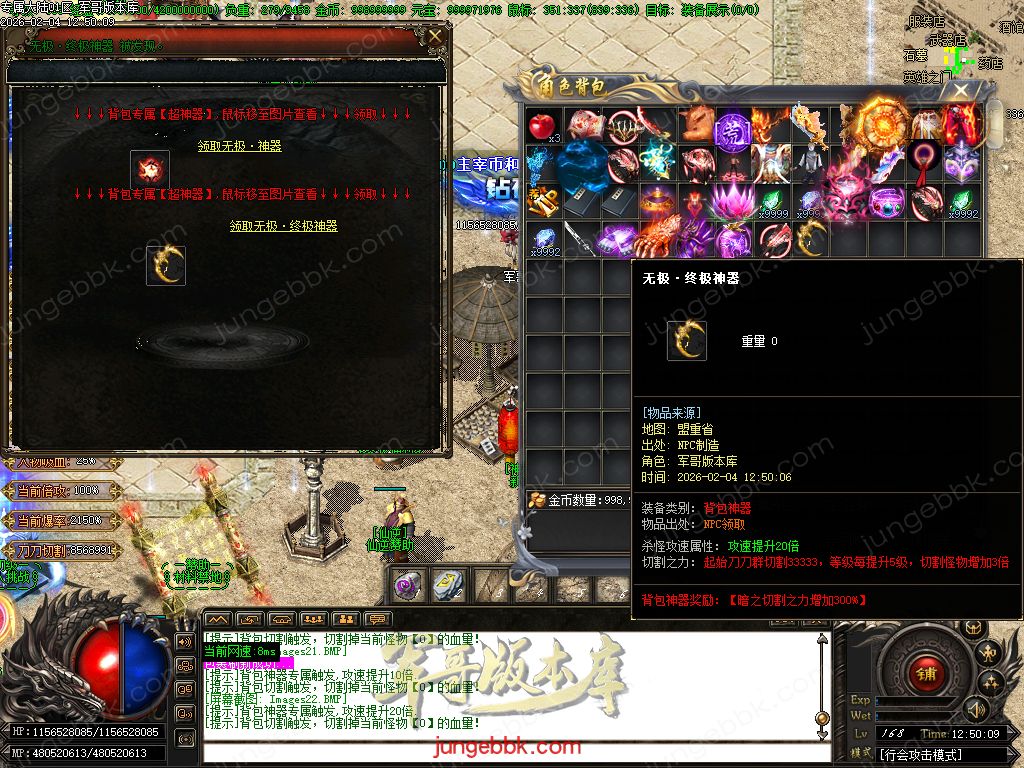Select the golden crescent icon in dialog
The width and height of the screenshot is (1024, 768).
pyautogui.click(x=166, y=265)
